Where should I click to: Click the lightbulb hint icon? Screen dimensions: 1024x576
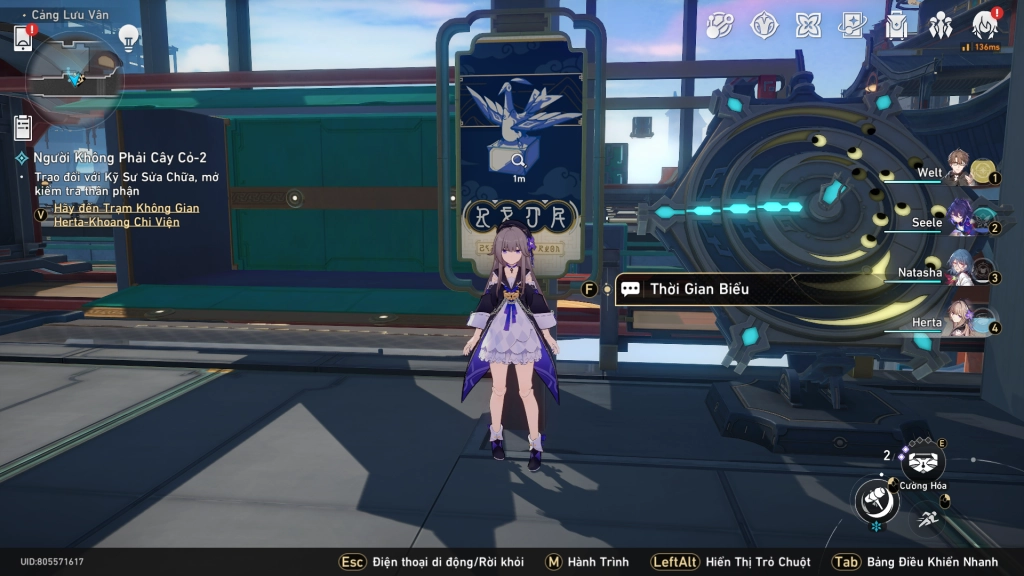click(128, 37)
